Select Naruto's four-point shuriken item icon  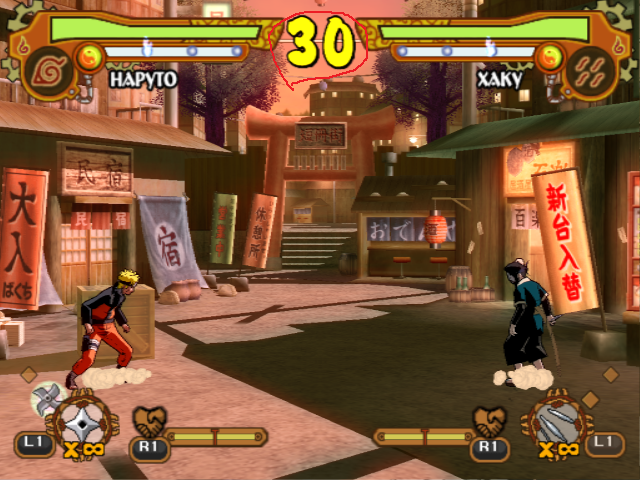(x=83, y=419)
